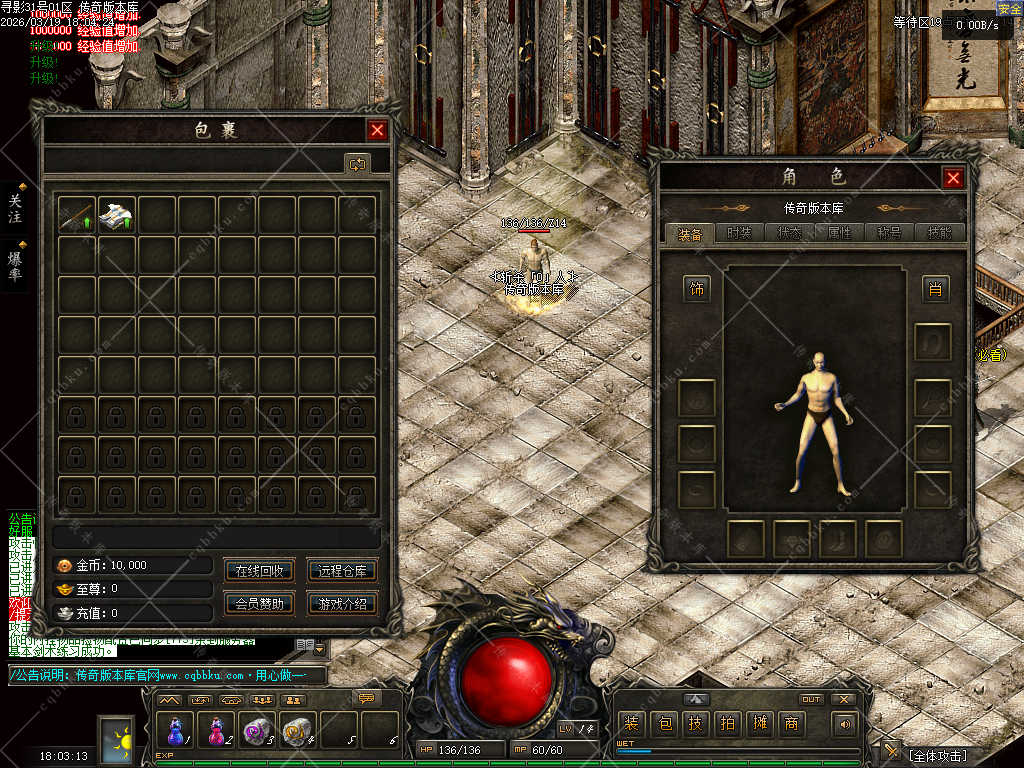Use the purple scroll stone in hotbar slot 3
The image size is (1024, 768).
click(x=257, y=731)
